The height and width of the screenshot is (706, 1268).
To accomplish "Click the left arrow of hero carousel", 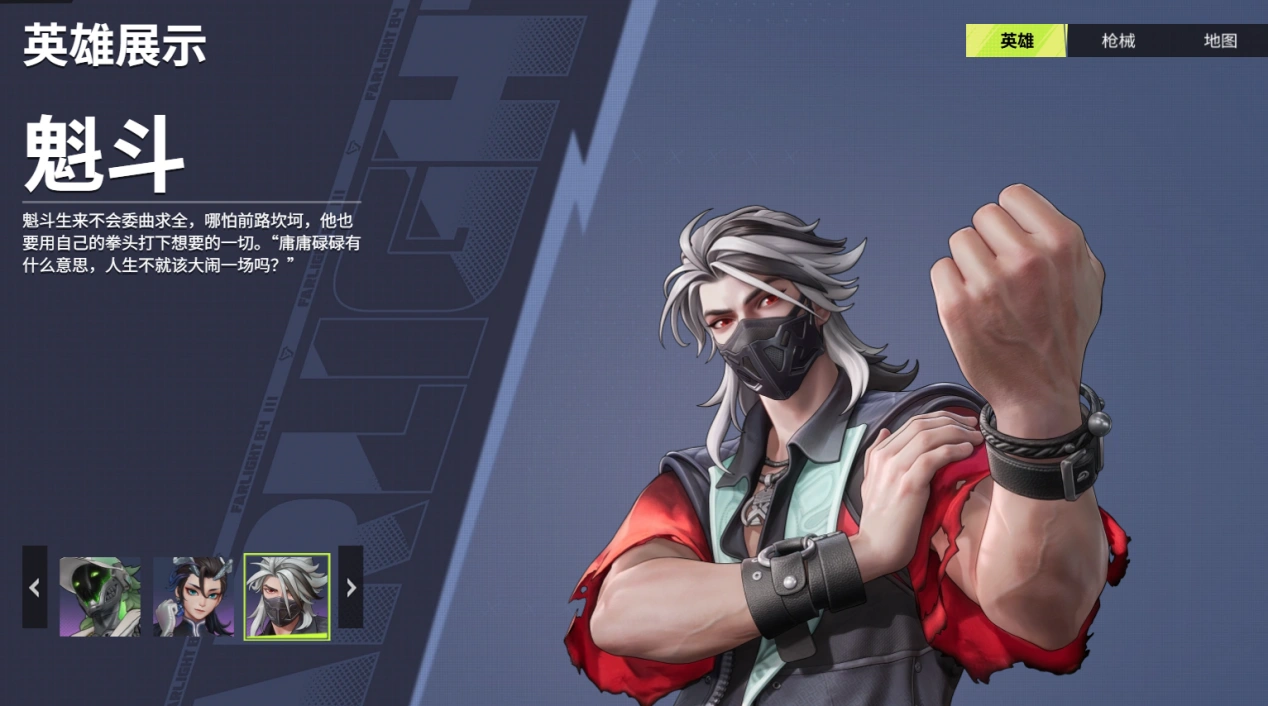I will coord(35,587).
